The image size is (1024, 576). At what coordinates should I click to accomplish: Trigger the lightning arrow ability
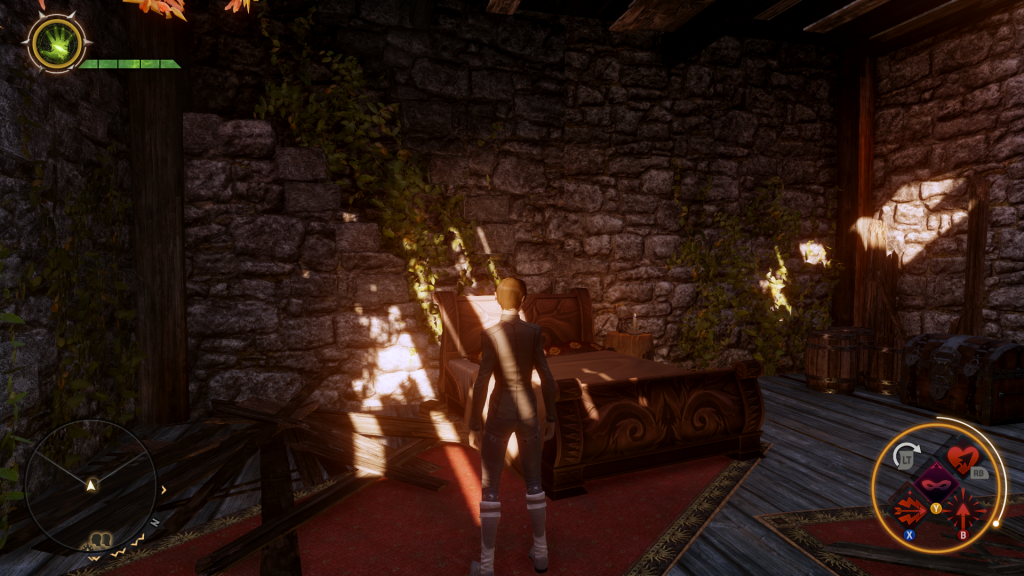point(910,512)
